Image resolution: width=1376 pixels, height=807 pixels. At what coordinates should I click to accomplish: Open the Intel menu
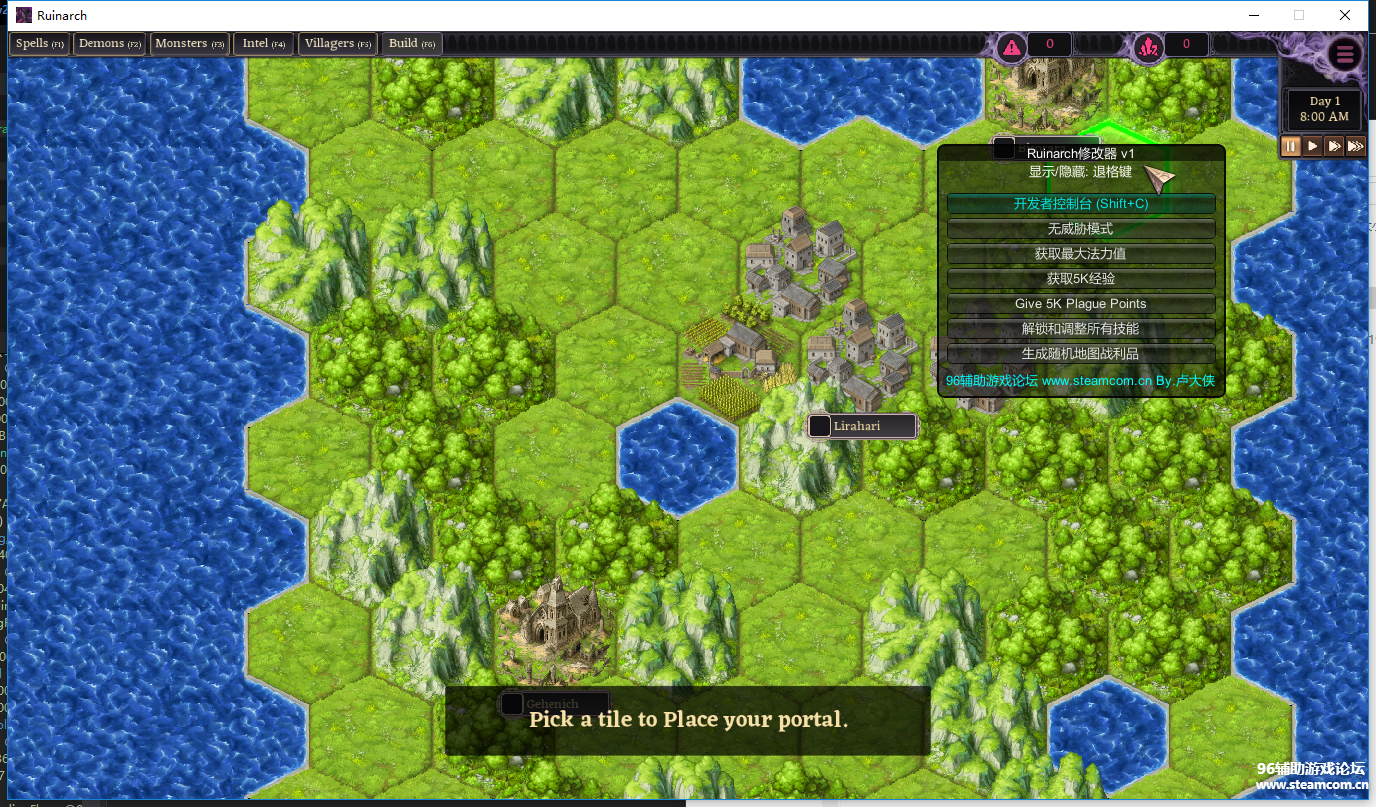pyautogui.click(x=263, y=44)
